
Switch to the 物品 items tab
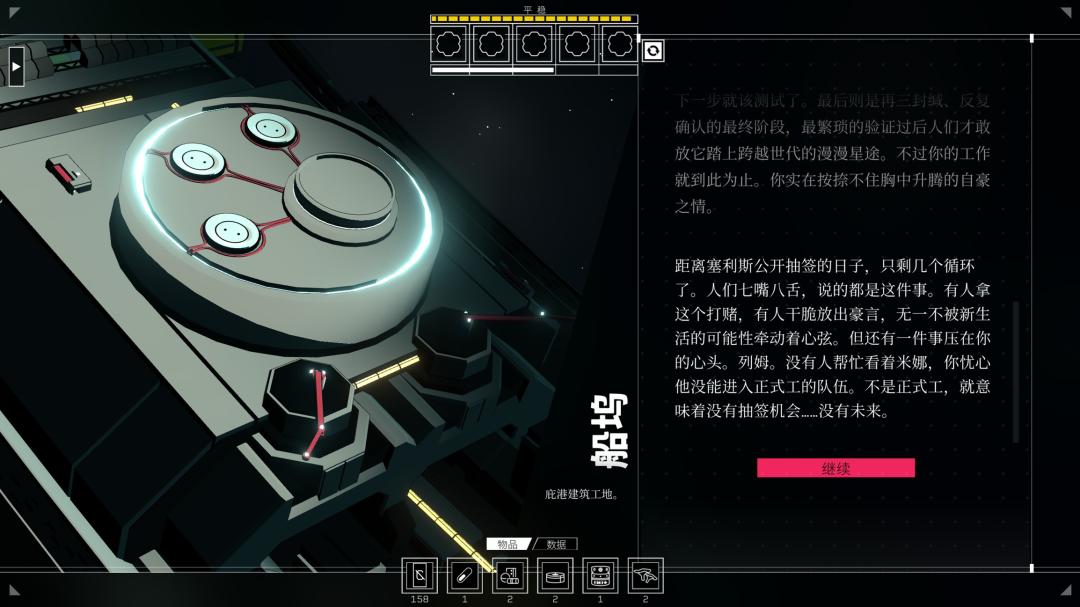[x=508, y=544]
